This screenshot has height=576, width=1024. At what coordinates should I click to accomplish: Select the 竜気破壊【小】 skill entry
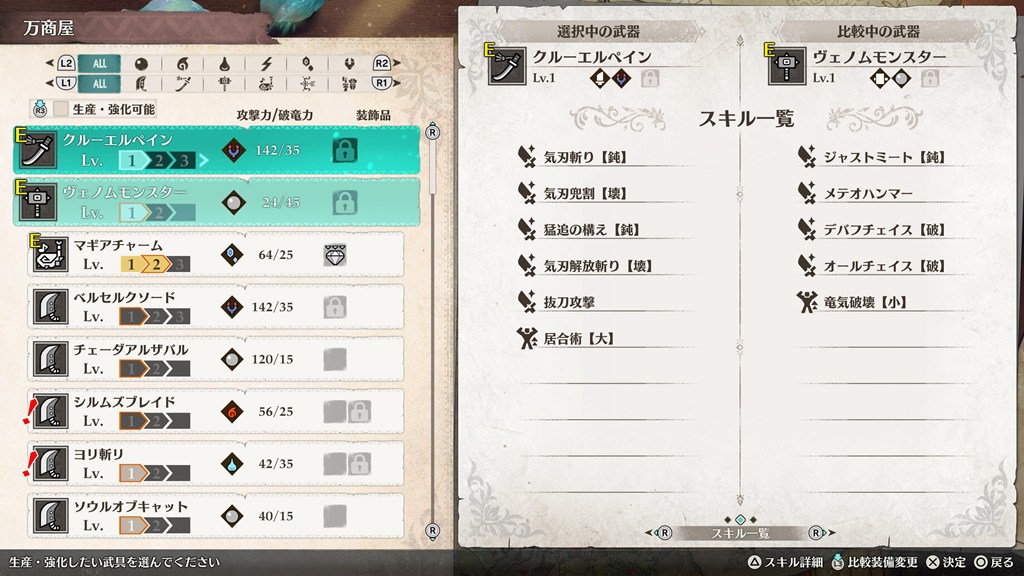865,302
